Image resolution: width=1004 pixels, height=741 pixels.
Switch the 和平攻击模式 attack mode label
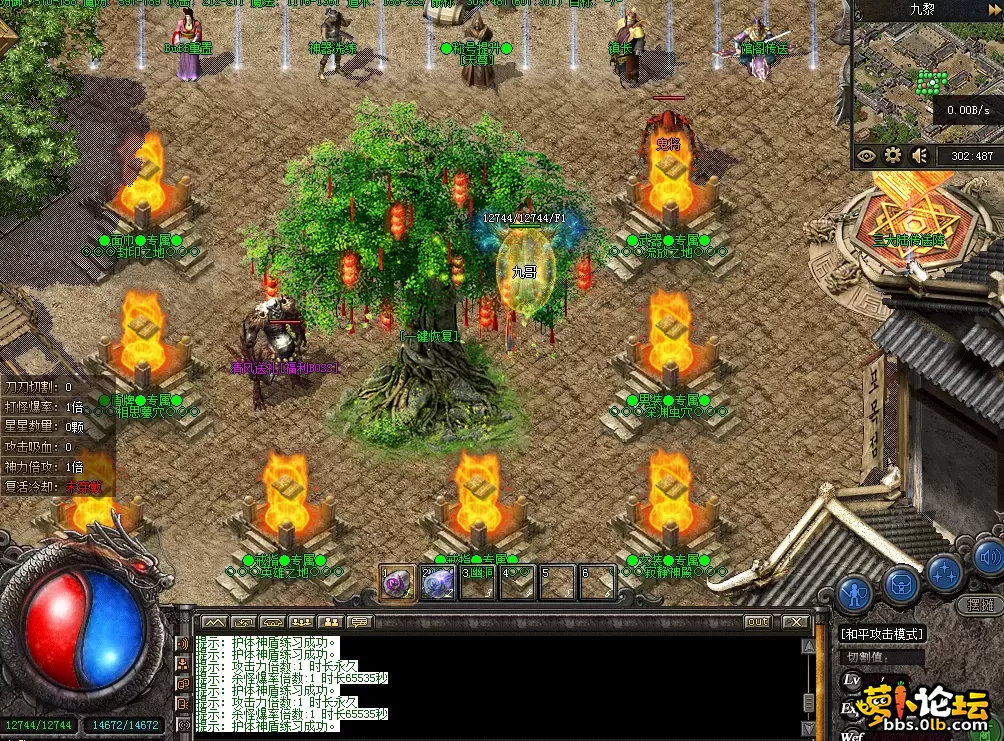click(x=881, y=634)
